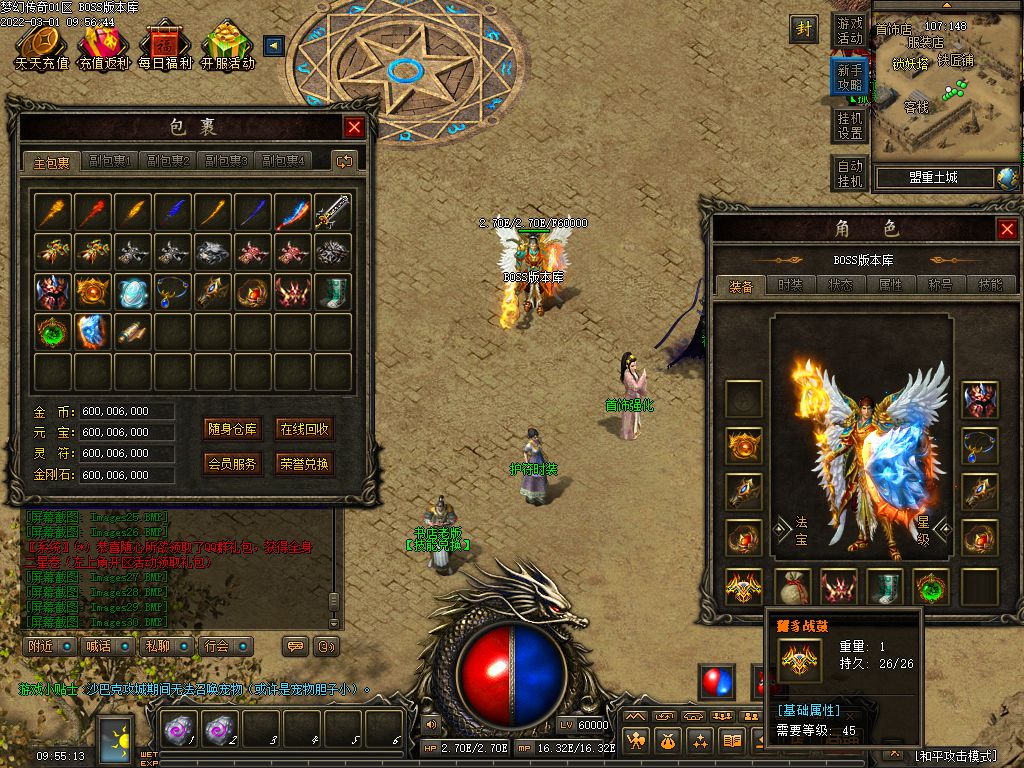1024x768 pixels.
Task: Open the 技能 skills tab
Action: 990,285
